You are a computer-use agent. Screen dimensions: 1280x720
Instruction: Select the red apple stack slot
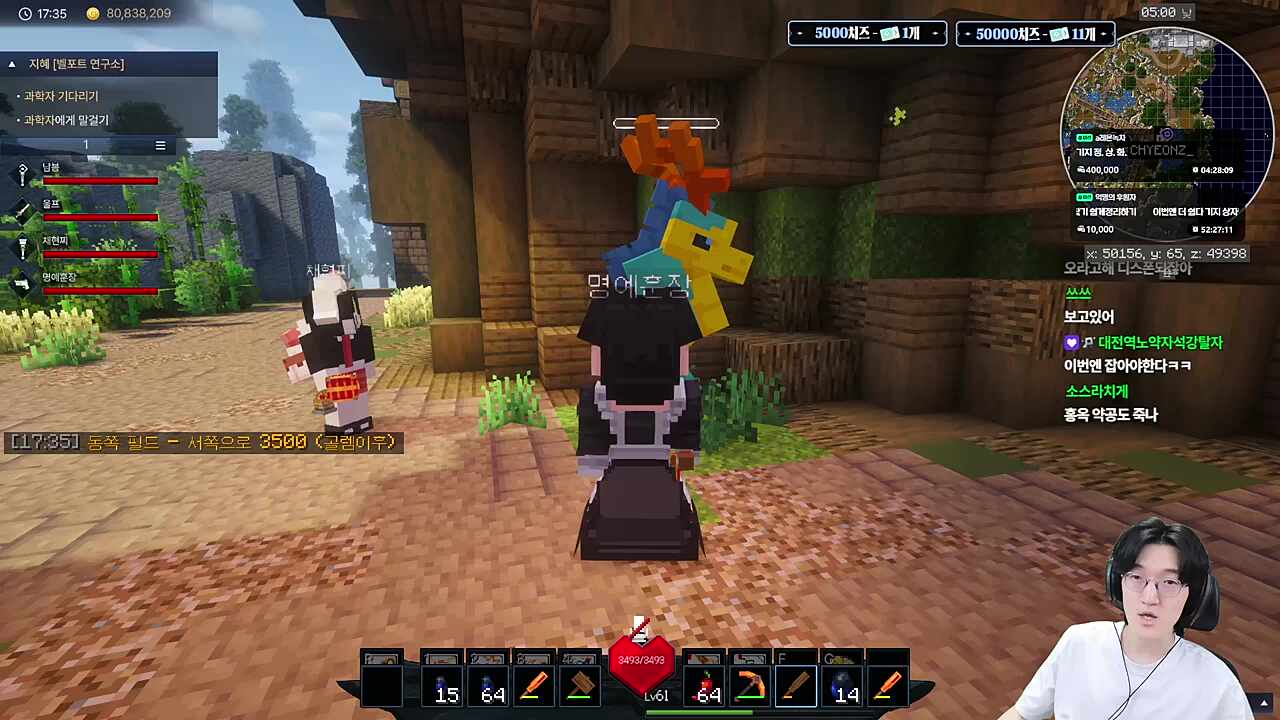704,687
